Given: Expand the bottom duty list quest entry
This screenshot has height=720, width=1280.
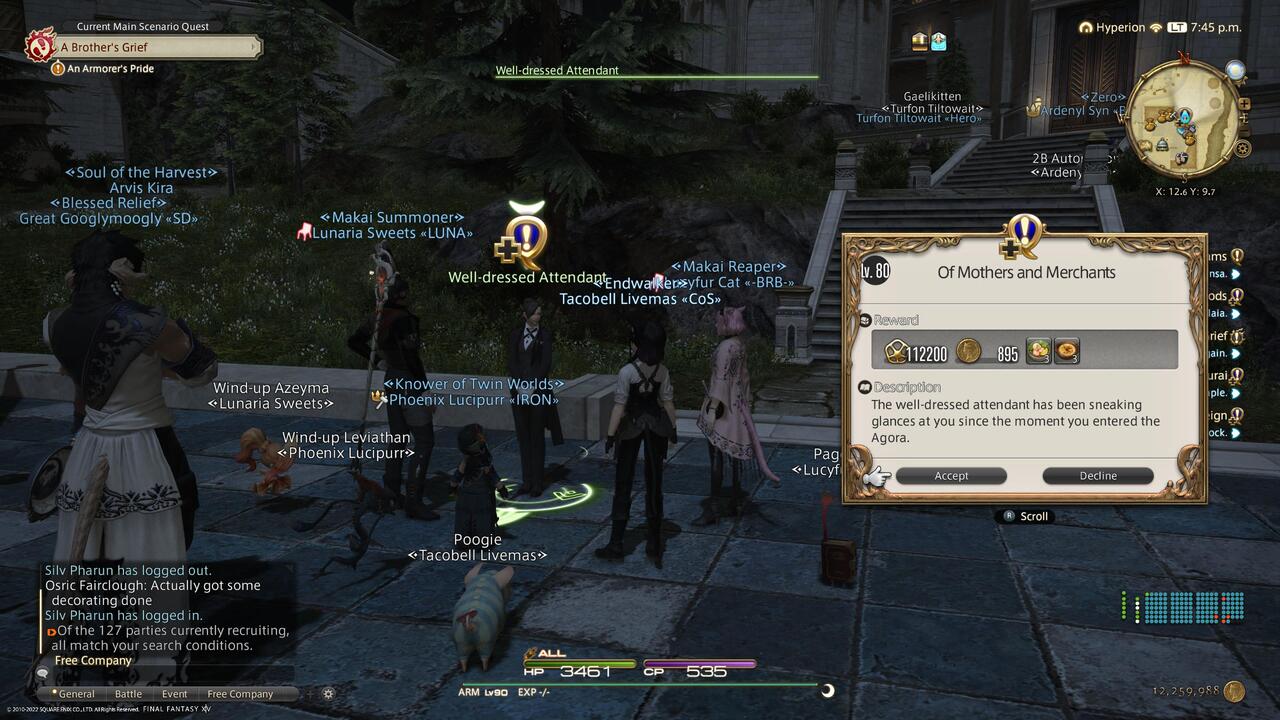Looking at the screenshot, I should tap(1236, 434).
